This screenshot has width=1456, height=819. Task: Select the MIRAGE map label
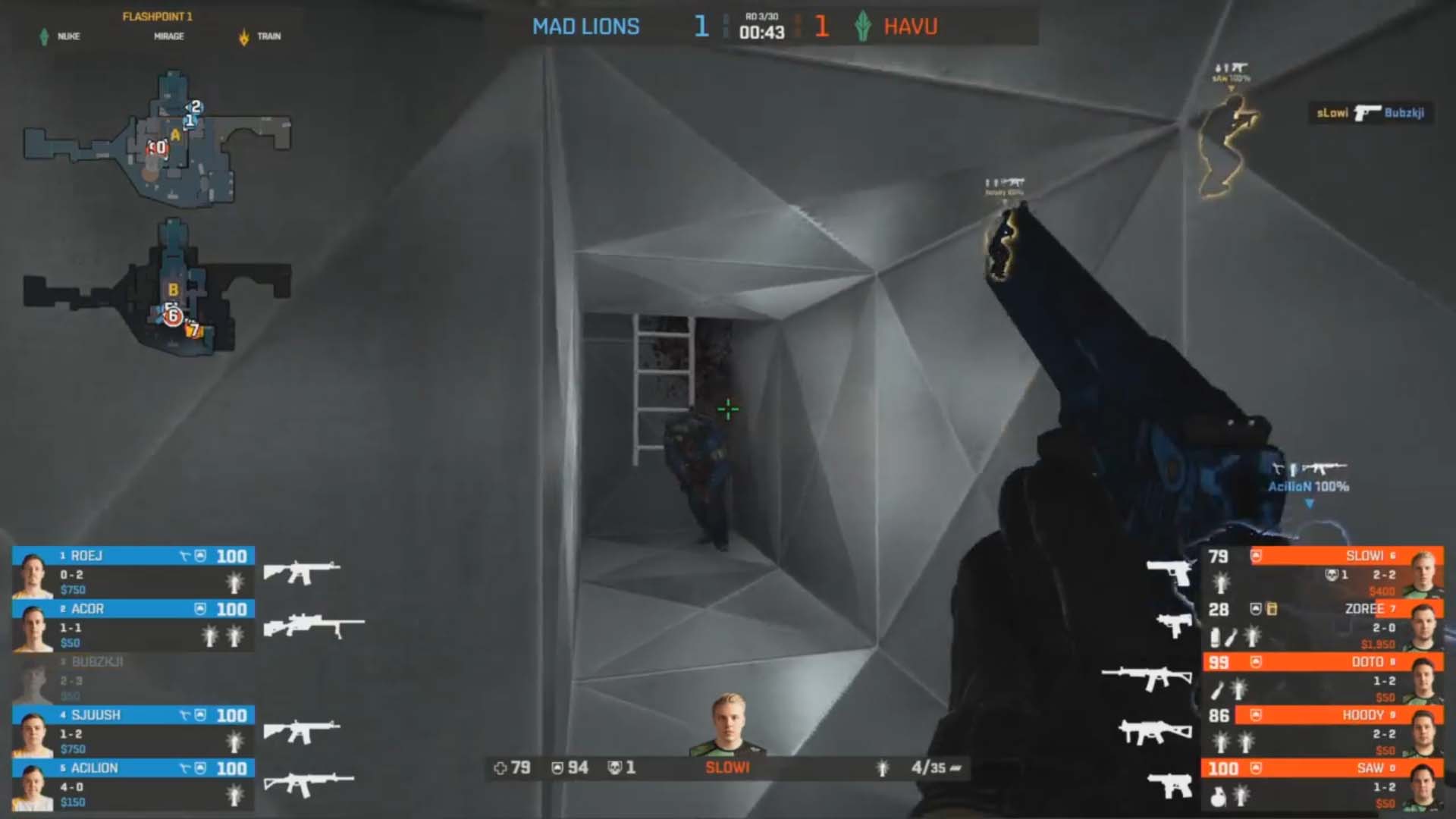click(168, 36)
